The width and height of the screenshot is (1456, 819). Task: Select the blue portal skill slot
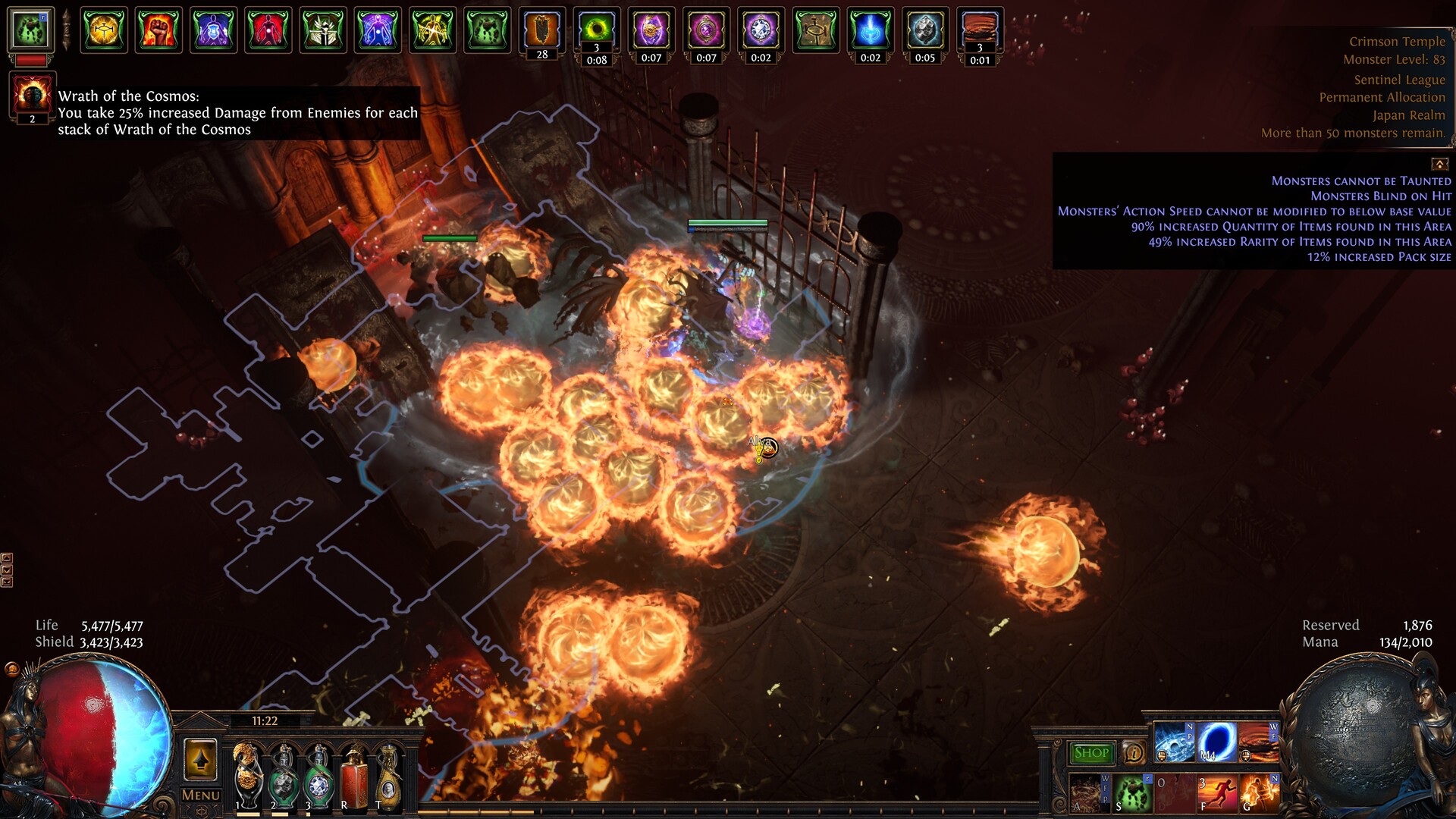[x=1217, y=742]
